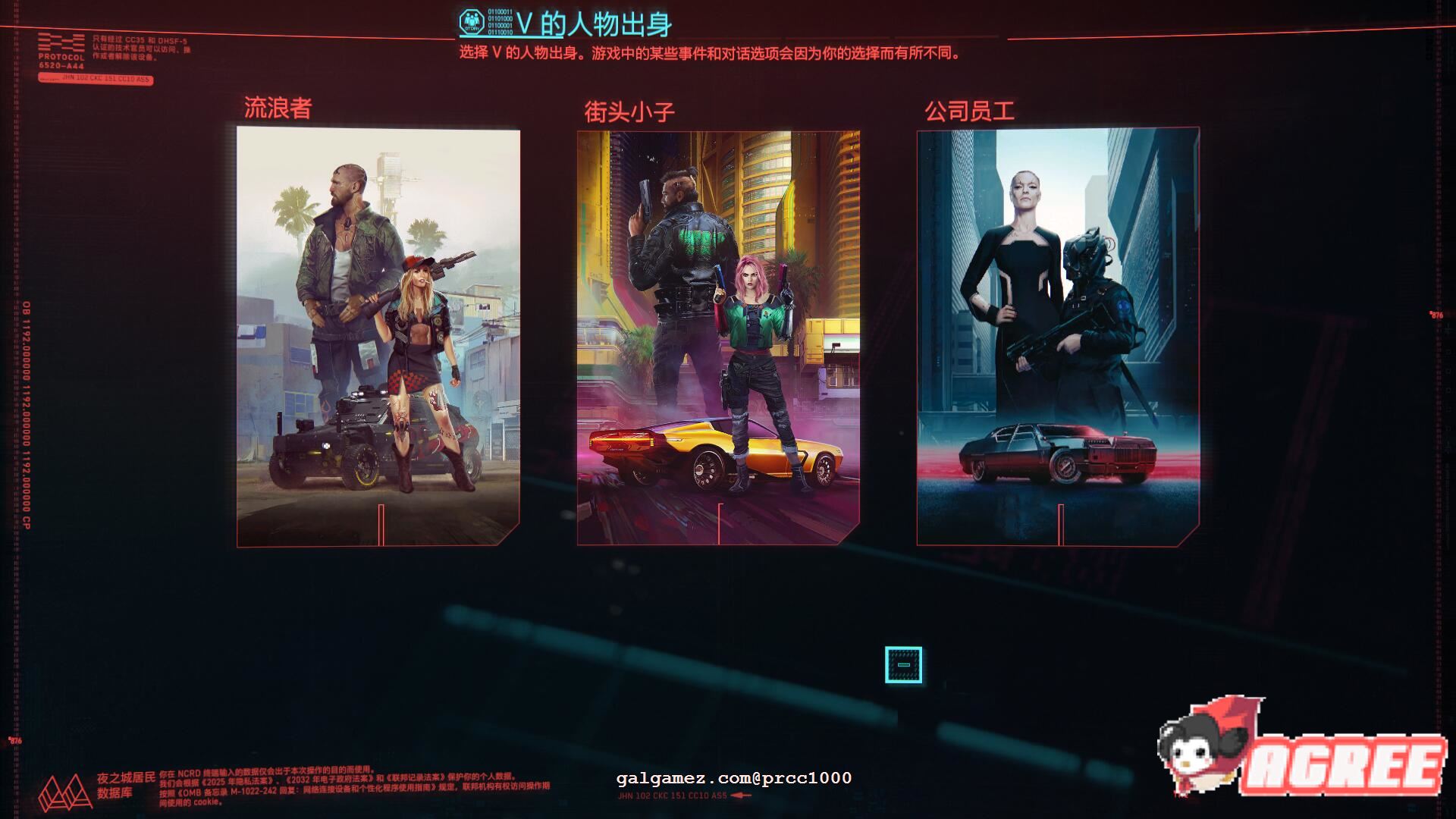Click the octagonal group portrait icon beside the title
This screenshot has height=819, width=1456.
coord(472,20)
